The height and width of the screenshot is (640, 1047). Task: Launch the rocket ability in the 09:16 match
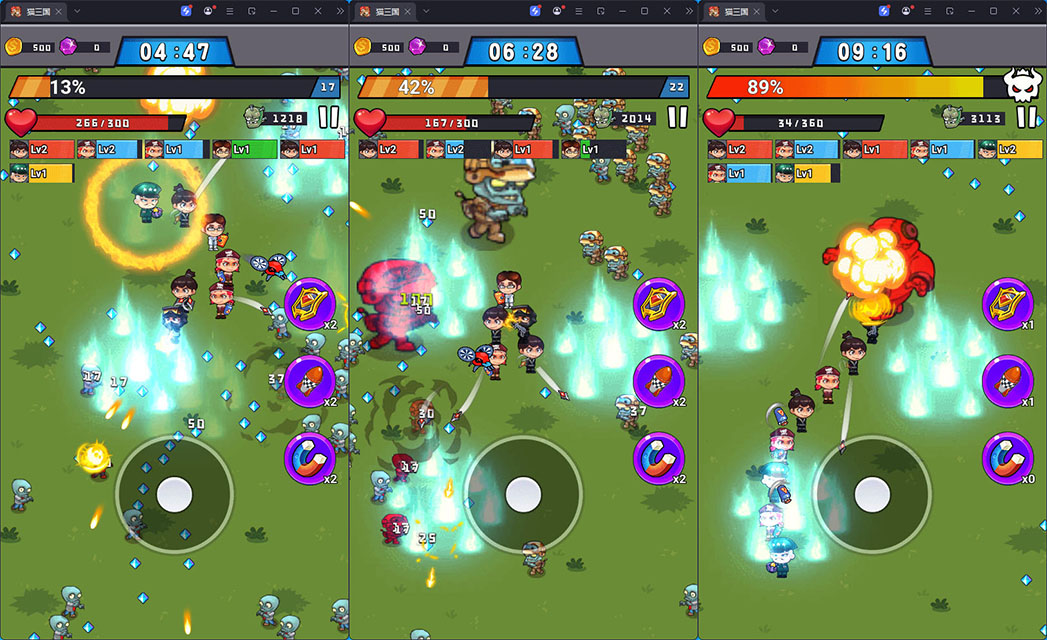(1008, 381)
